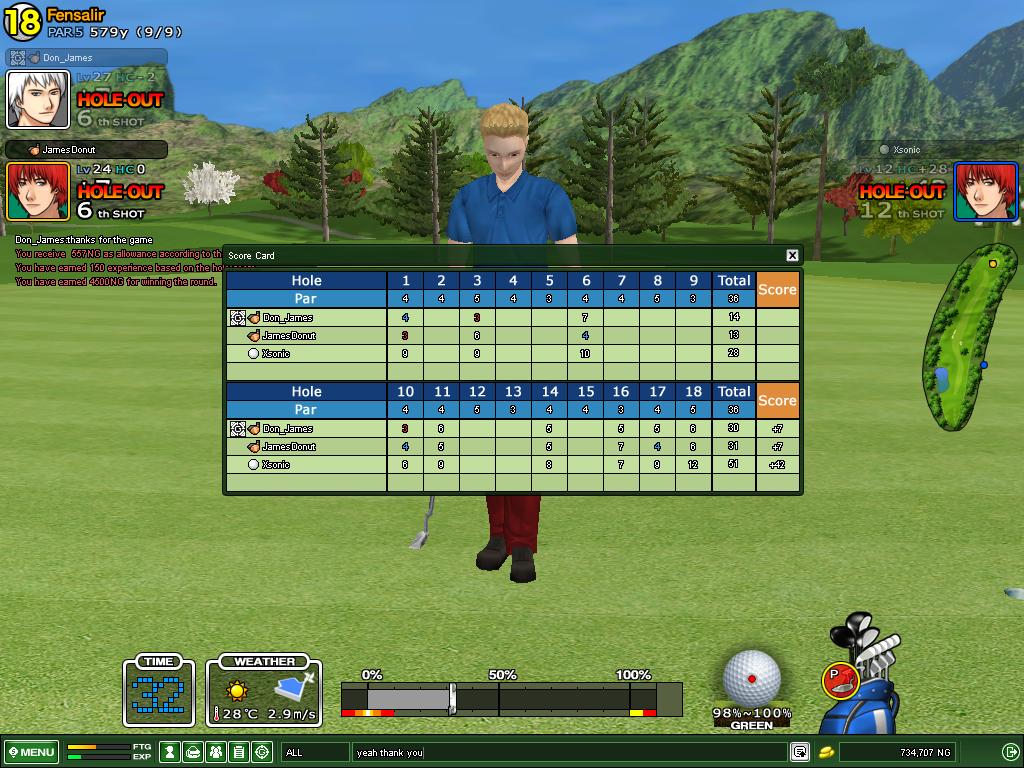This screenshot has height=768, width=1024.
Task: Open the MENU button
Action: 31,752
